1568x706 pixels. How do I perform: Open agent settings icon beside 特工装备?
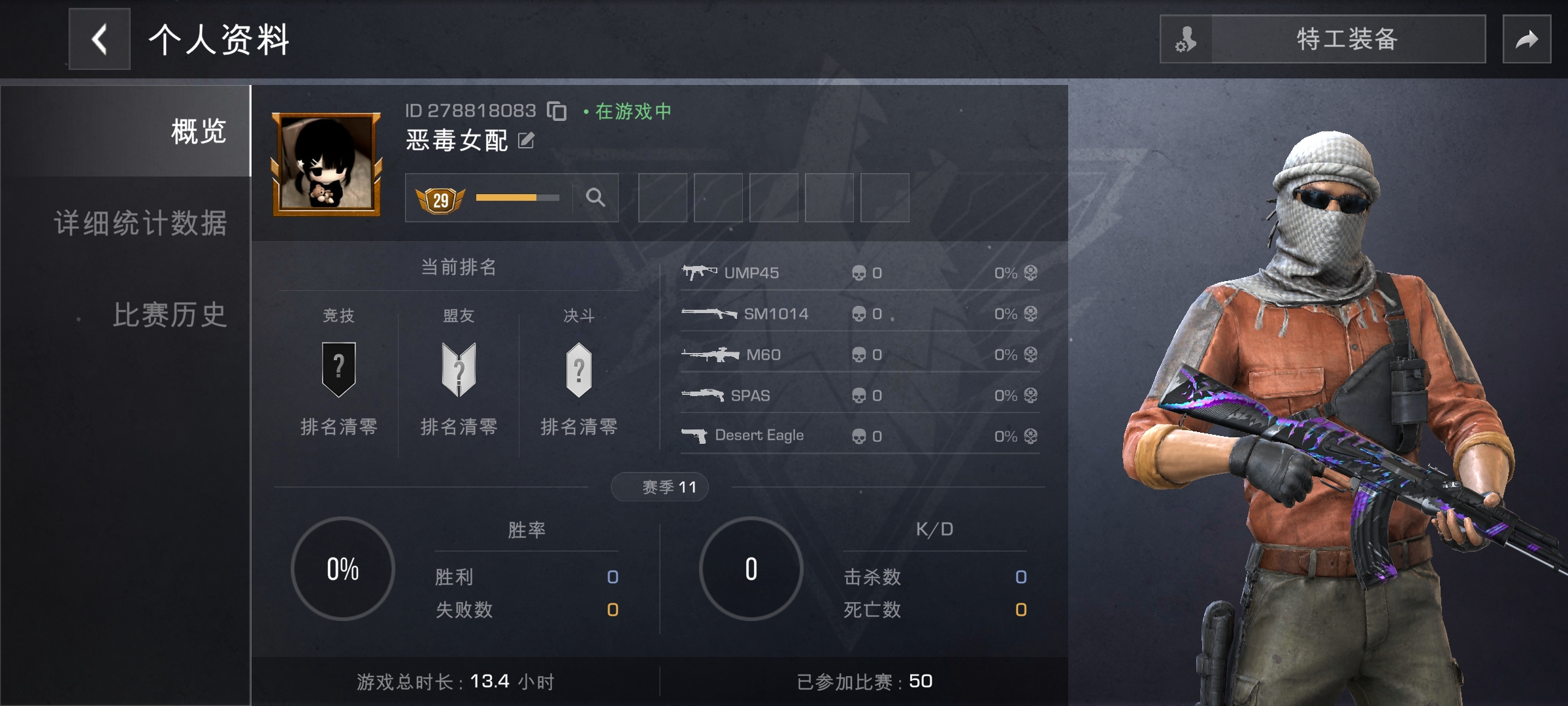pos(1185,39)
